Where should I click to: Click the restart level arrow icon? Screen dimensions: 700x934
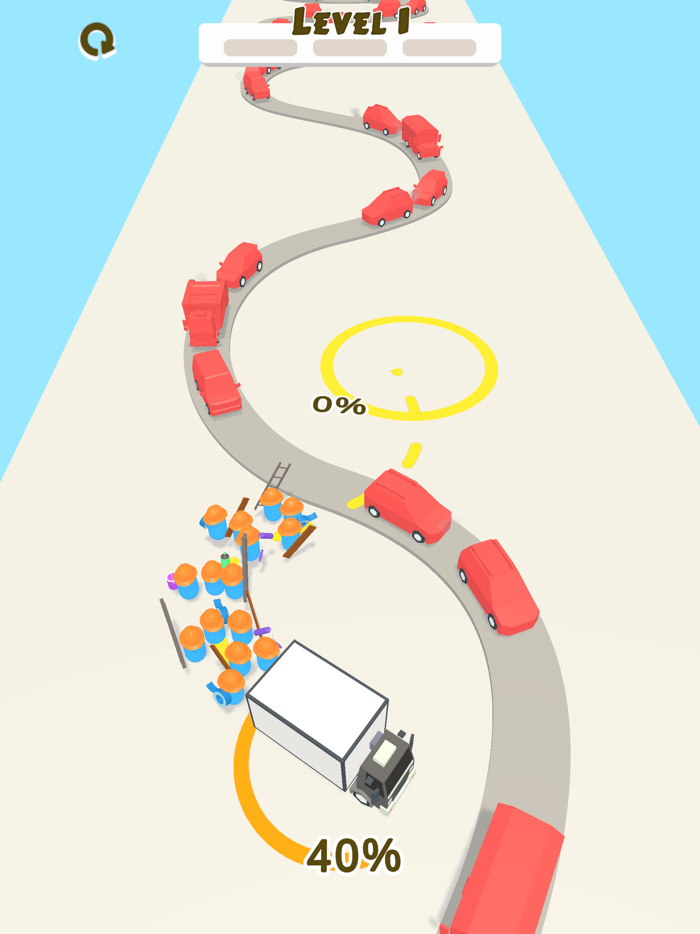click(x=97, y=41)
